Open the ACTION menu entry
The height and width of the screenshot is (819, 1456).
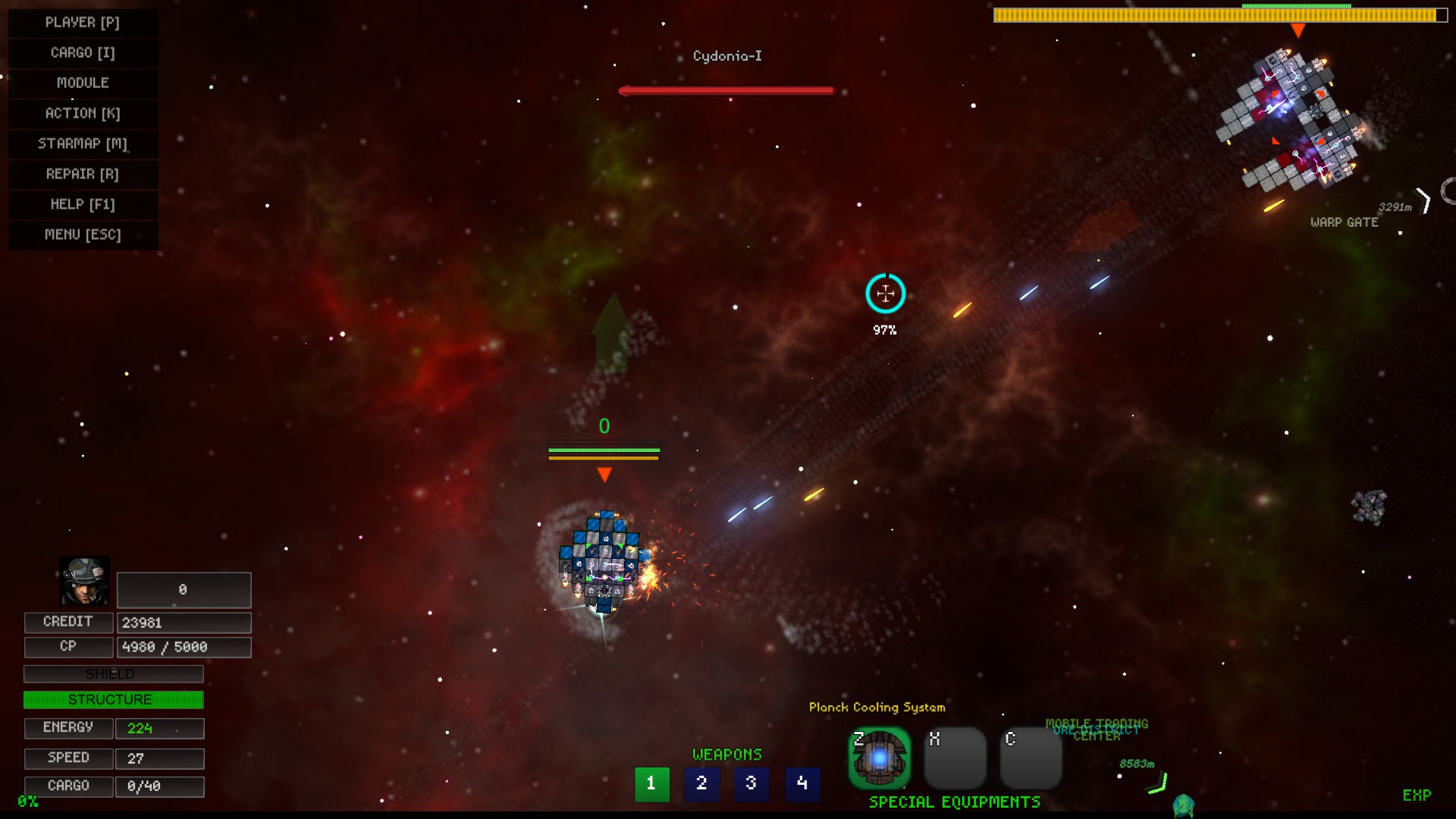[x=83, y=113]
